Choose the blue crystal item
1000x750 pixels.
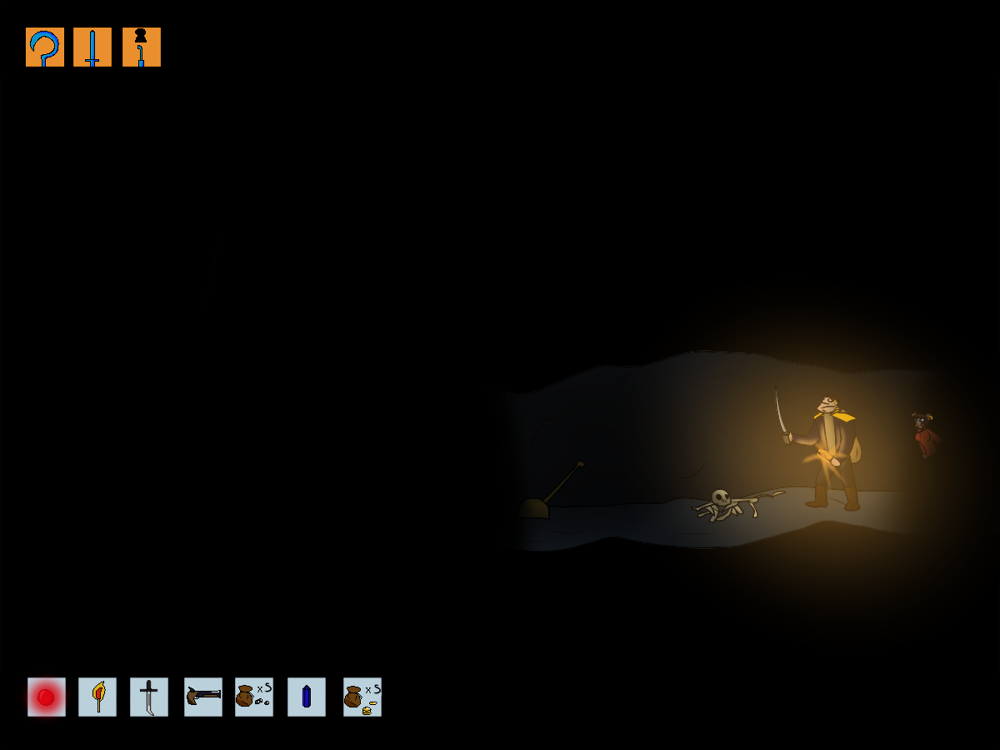tap(306, 697)
